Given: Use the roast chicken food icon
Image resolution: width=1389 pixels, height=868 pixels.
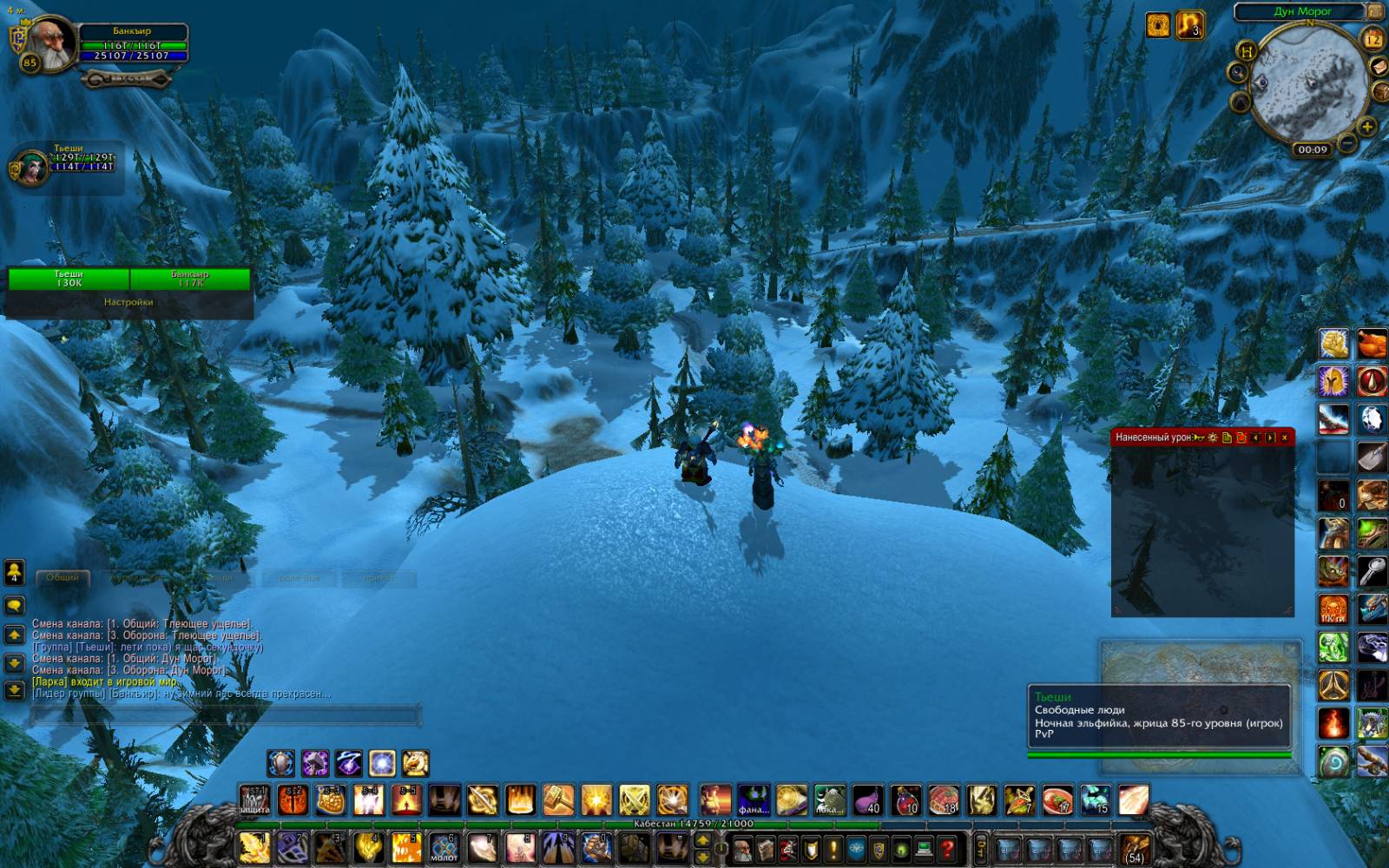Looking at the screenshot, I should [1373, 343].
